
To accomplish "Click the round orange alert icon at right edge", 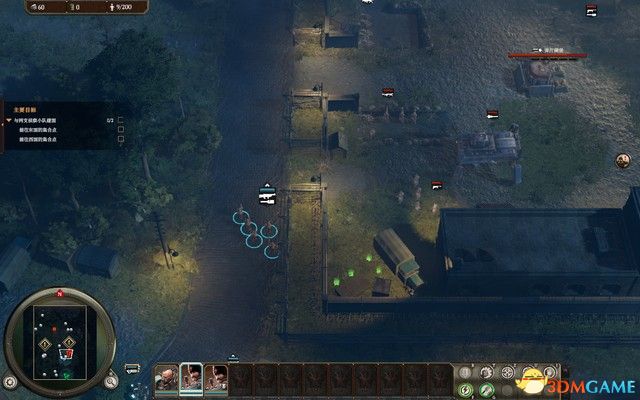I will [622, 160].
